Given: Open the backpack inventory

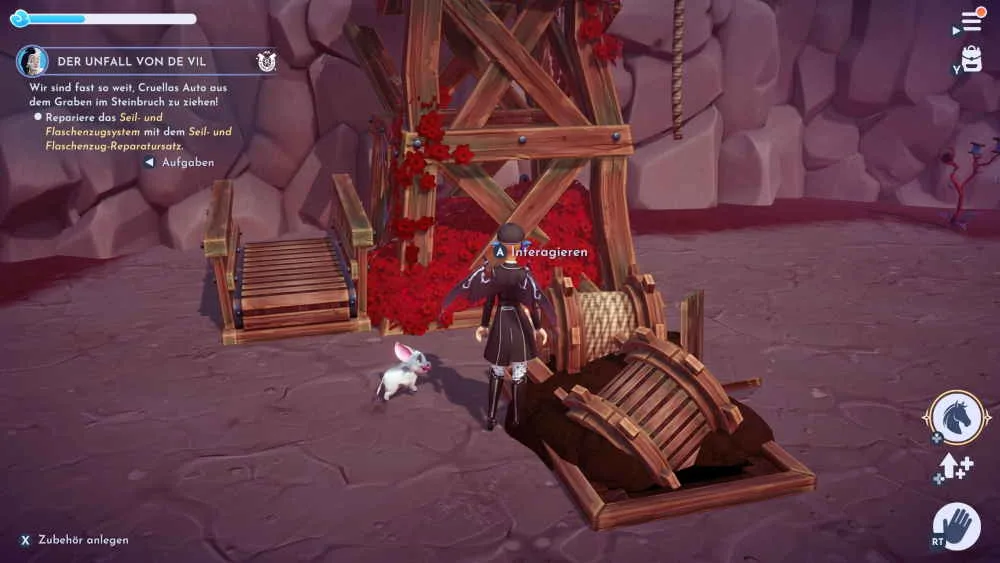Looking at the screenshot, I should pos(971,60).
